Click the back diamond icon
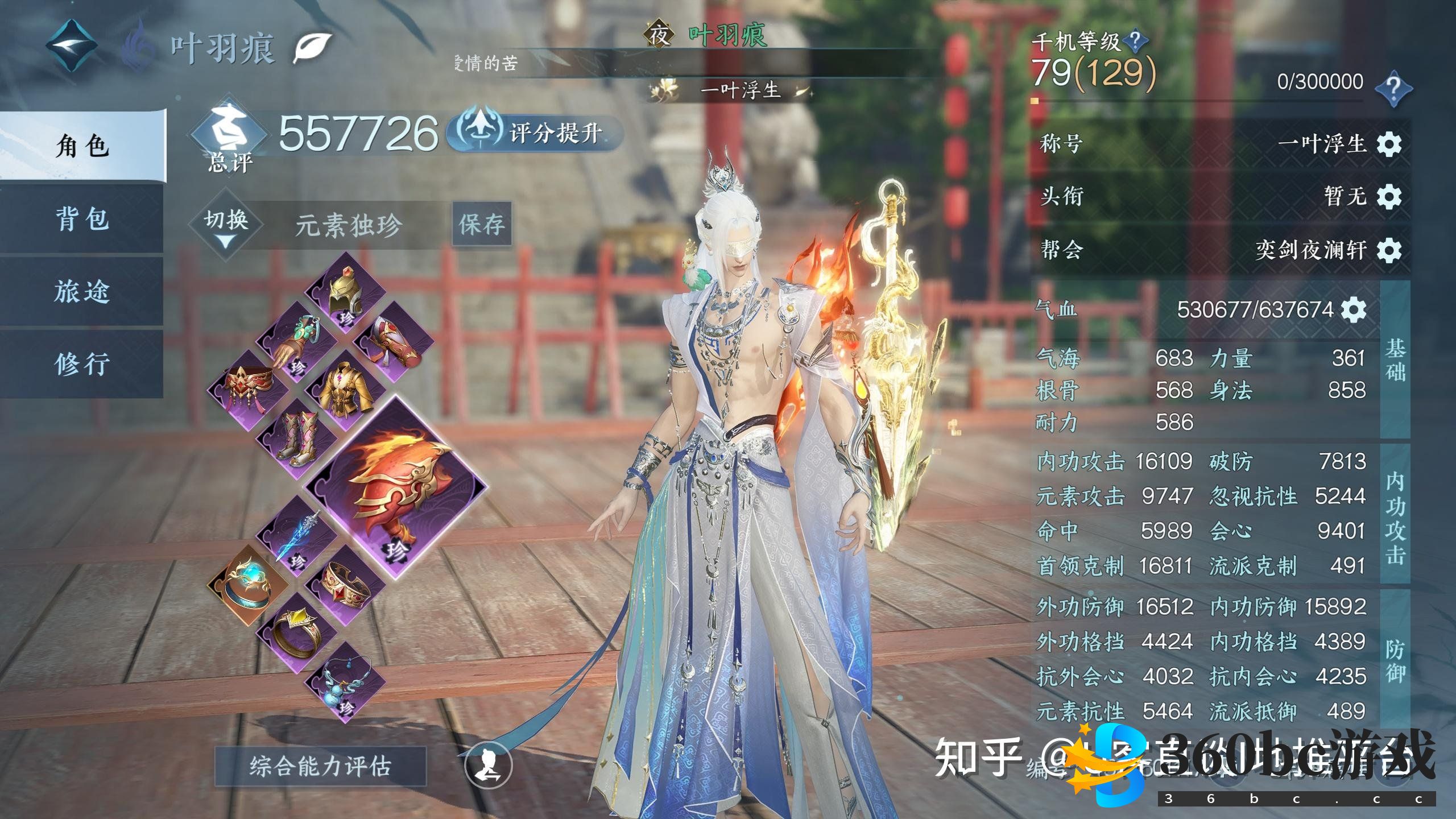The image size is (1456, 819). click(x=72, y=45)
